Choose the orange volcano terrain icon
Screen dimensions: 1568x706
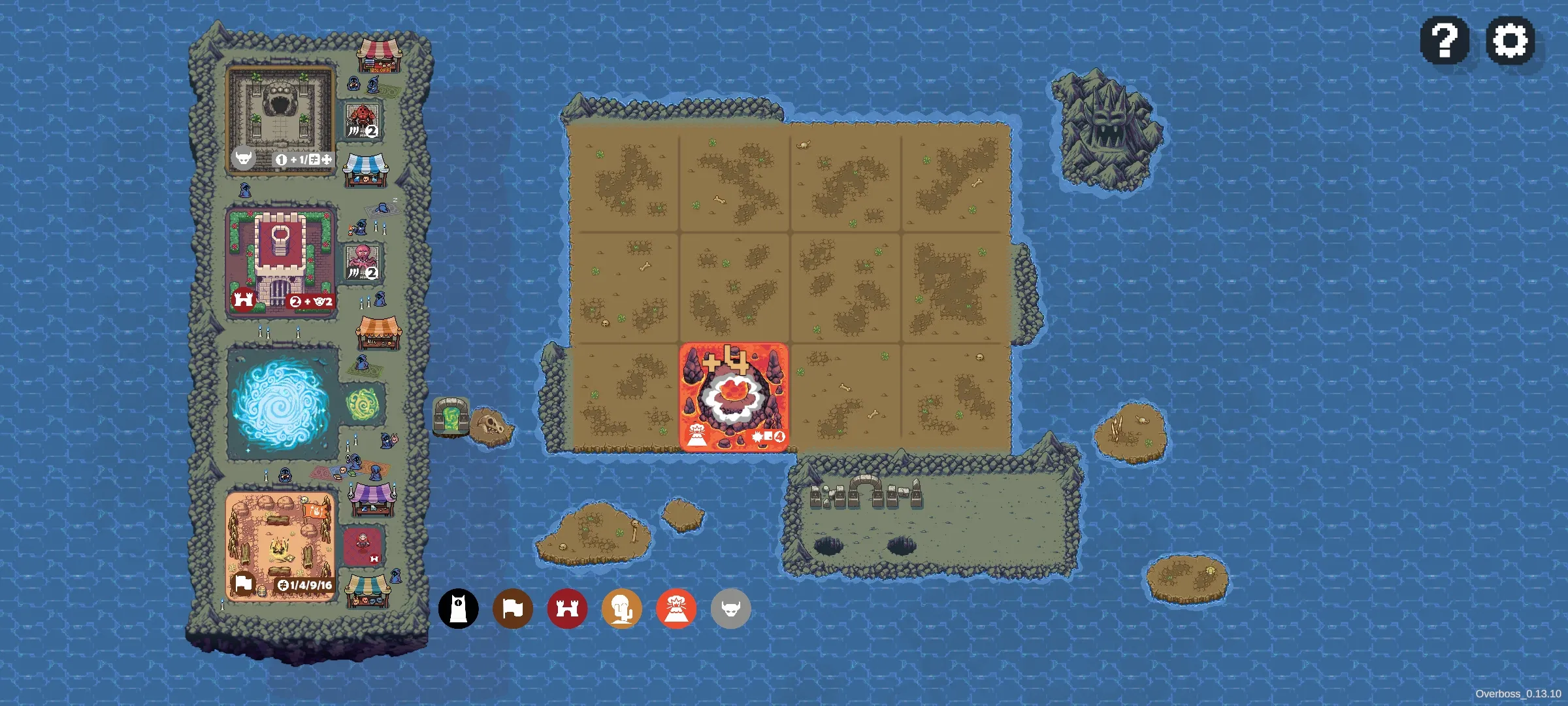click(676, 609)
